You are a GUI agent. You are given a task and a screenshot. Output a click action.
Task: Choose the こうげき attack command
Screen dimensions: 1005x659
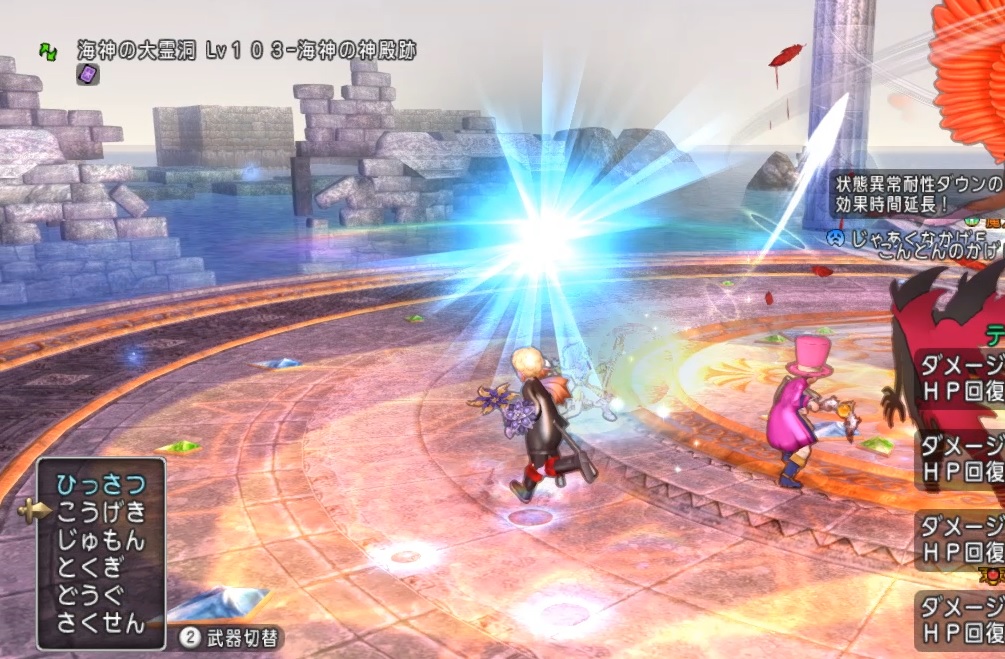[x=101, y=513]
